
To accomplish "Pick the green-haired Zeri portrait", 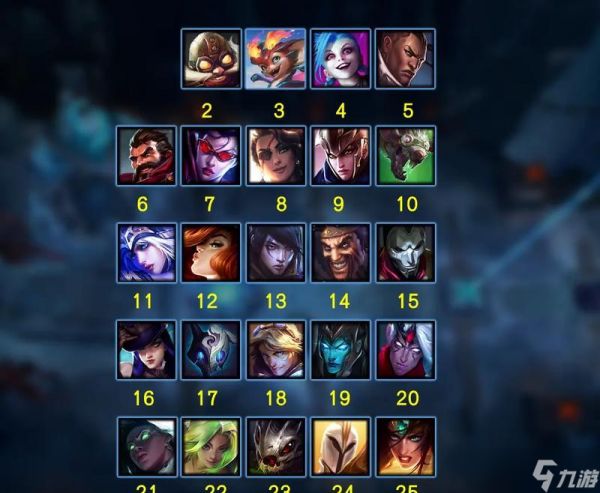I will [211, 446].
